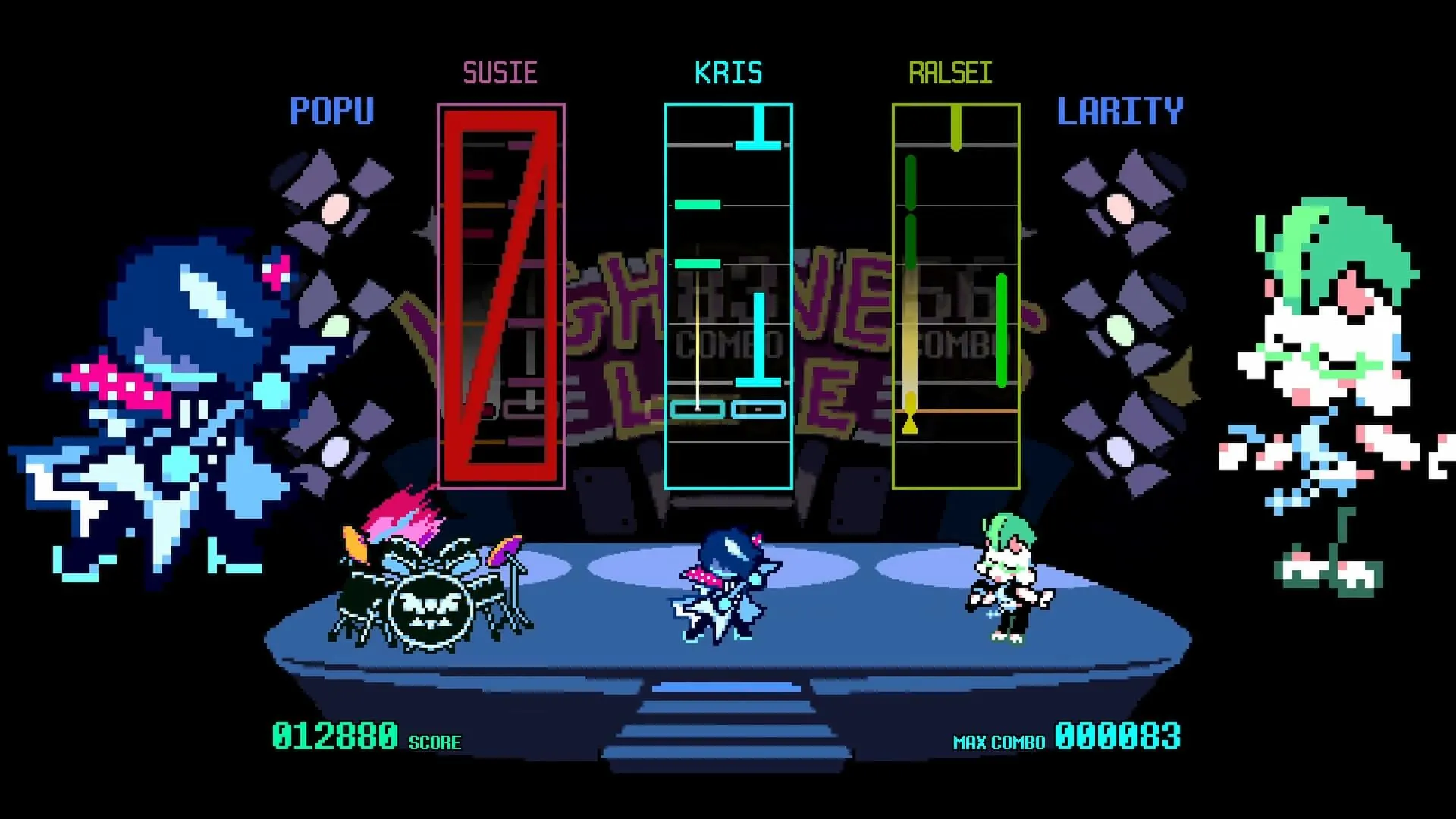Click the LARITY text on the right
The image size is (1456, 819).
pos(1120,111)
